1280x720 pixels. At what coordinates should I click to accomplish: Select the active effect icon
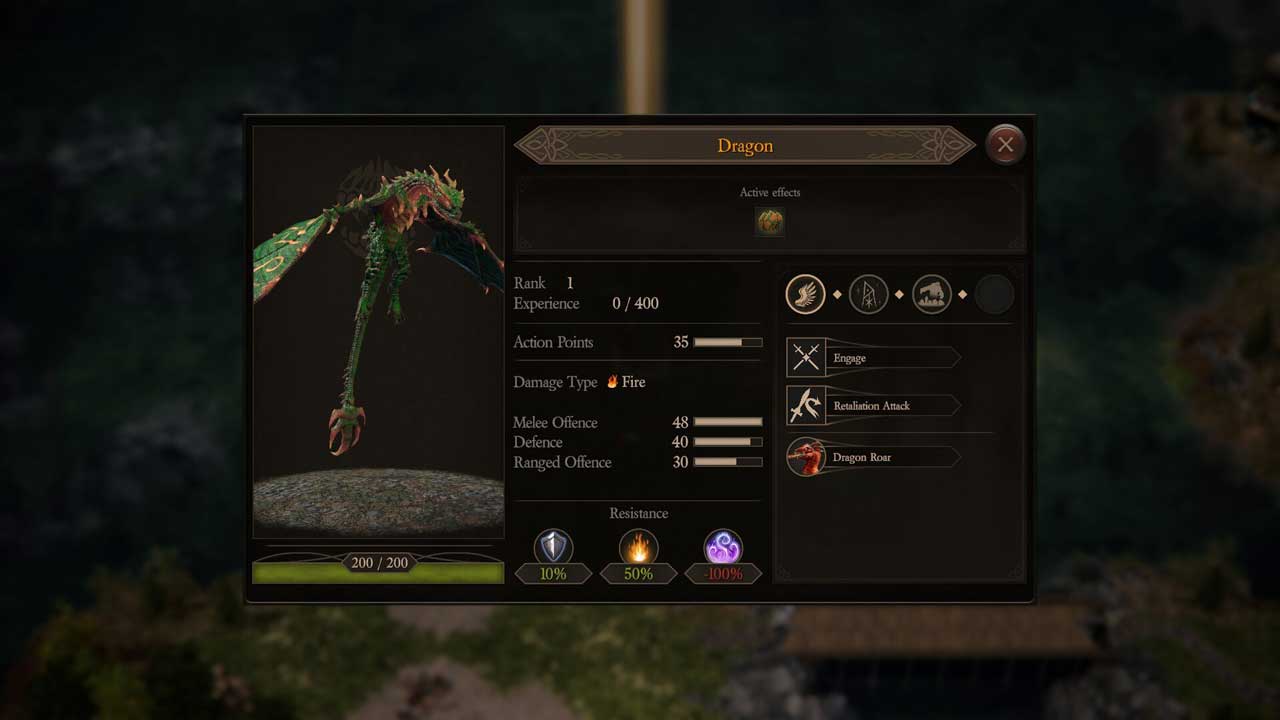(769, 221)
